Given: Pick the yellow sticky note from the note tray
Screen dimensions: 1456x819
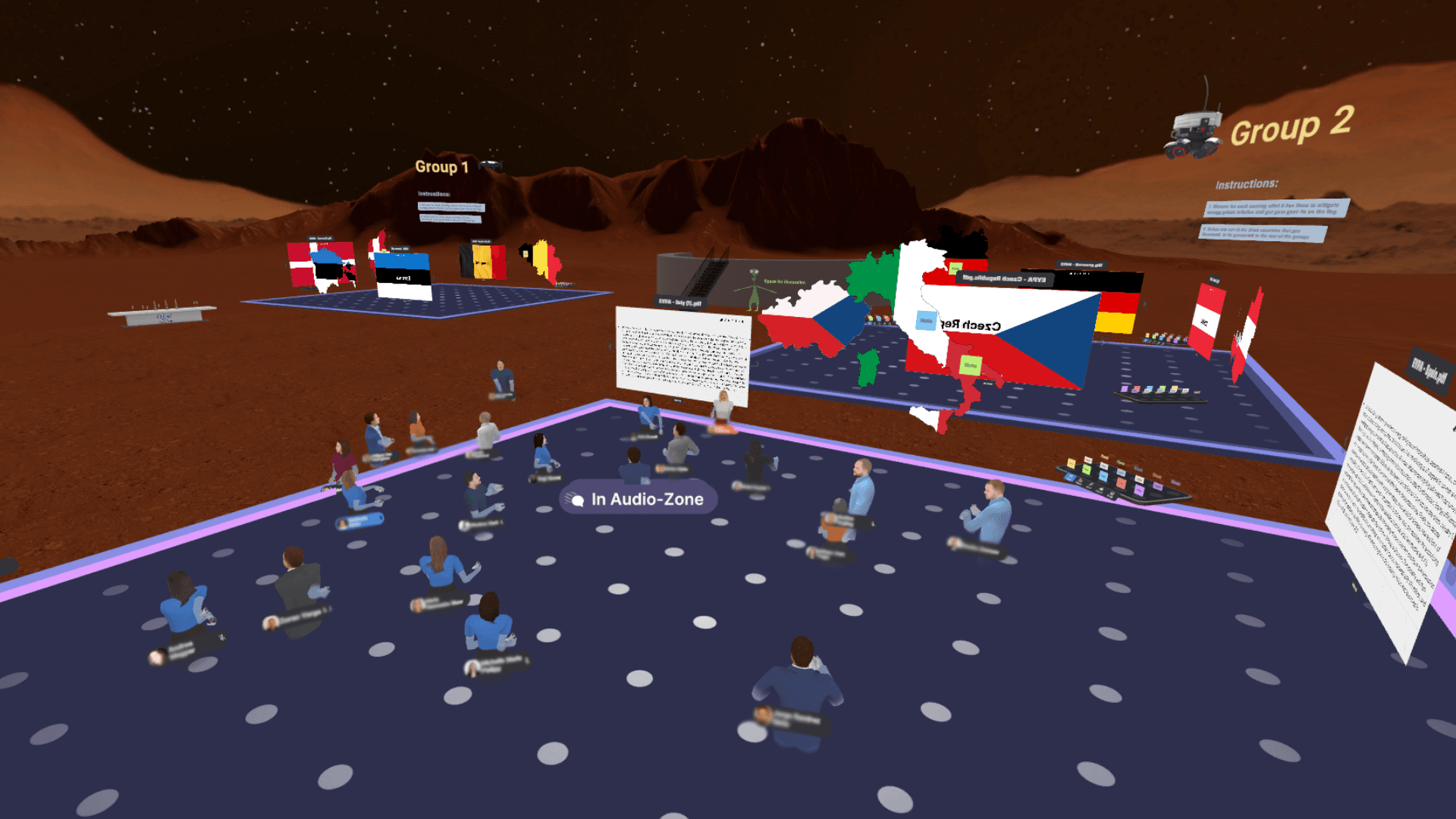Looking at the screenshot, I should [x=1071, y=463].
